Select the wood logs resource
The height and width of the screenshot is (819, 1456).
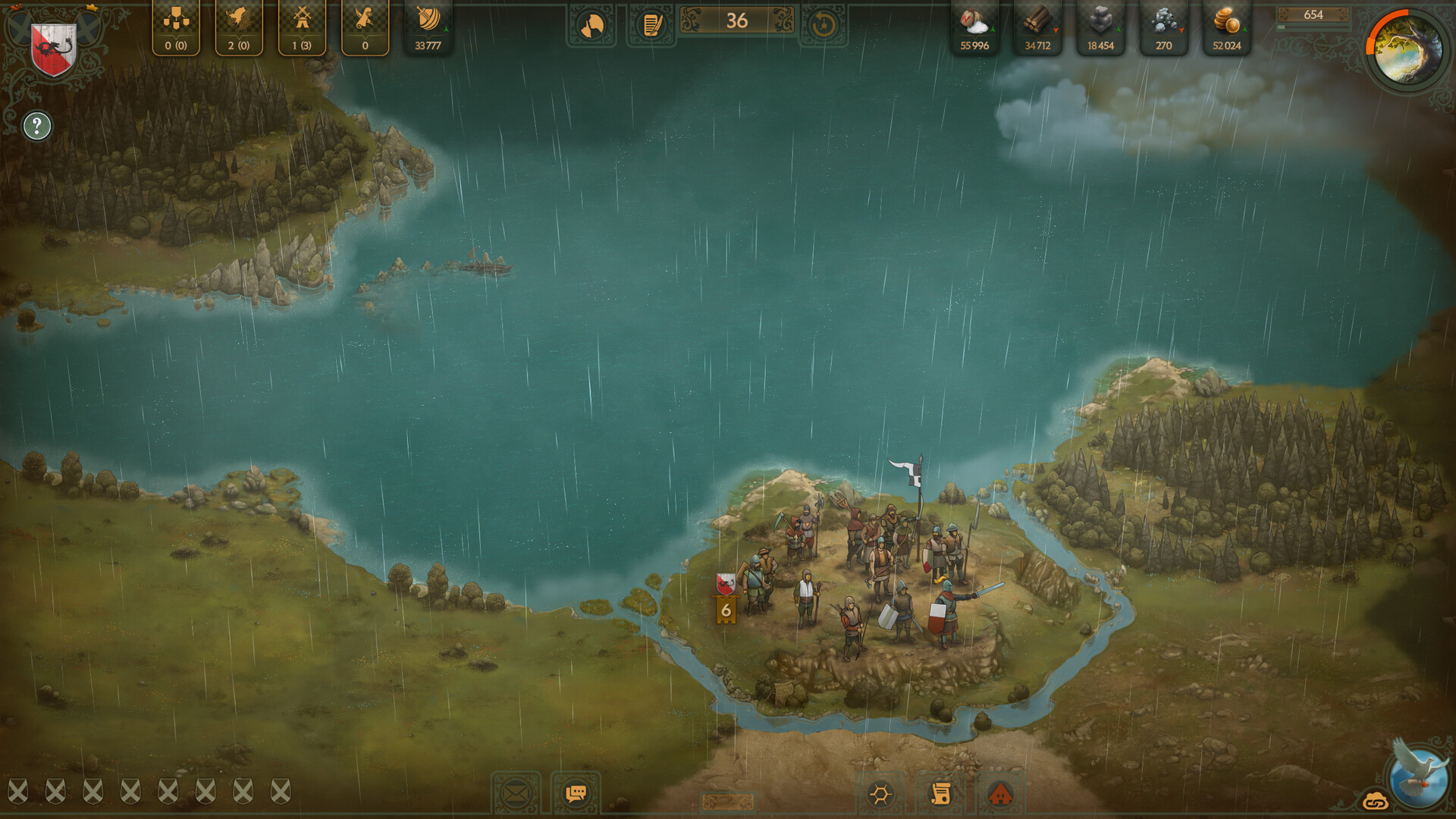point(1037,27)
